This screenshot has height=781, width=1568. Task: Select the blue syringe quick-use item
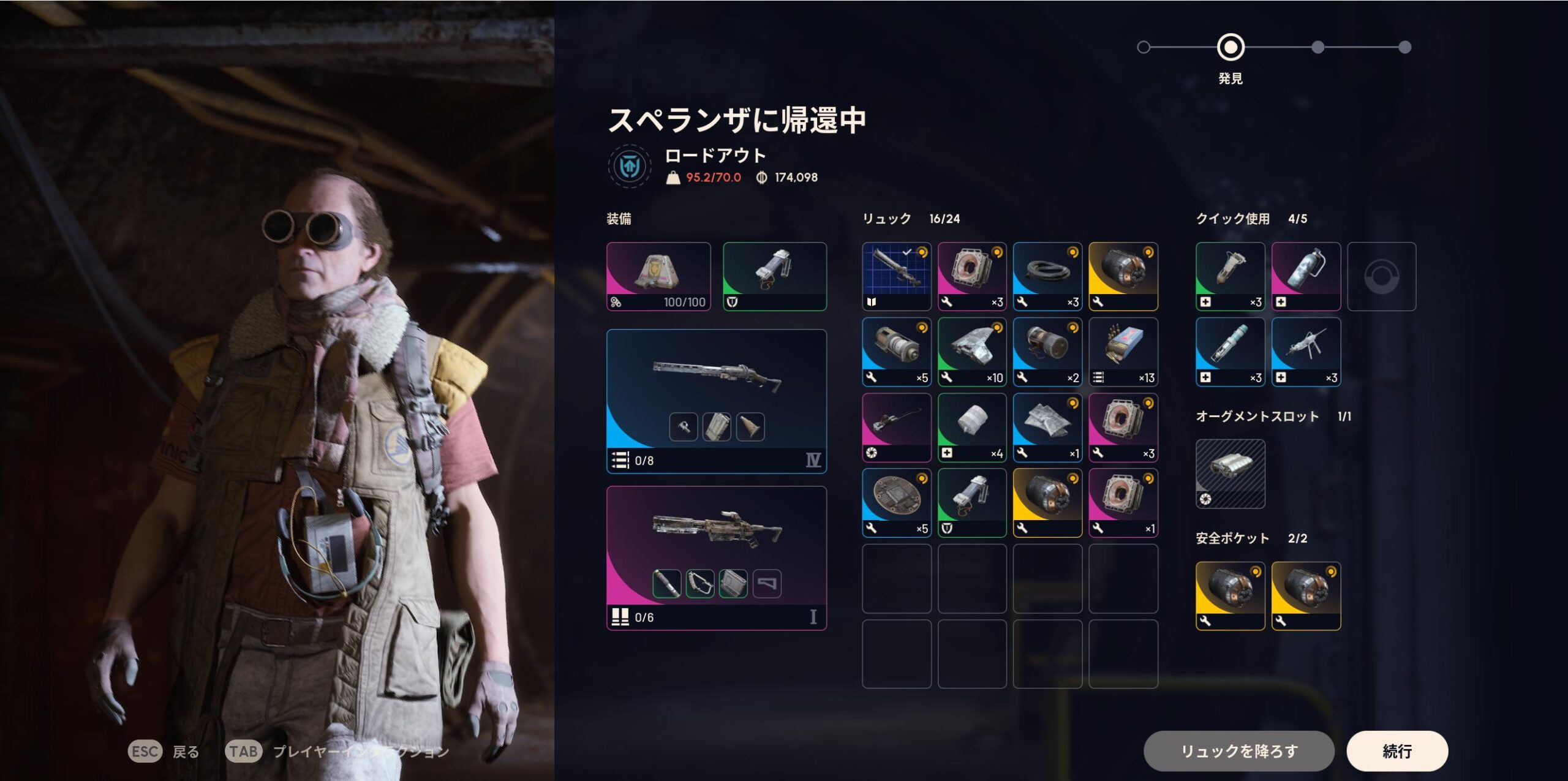pyautogui.click(x=1230, y=352)
